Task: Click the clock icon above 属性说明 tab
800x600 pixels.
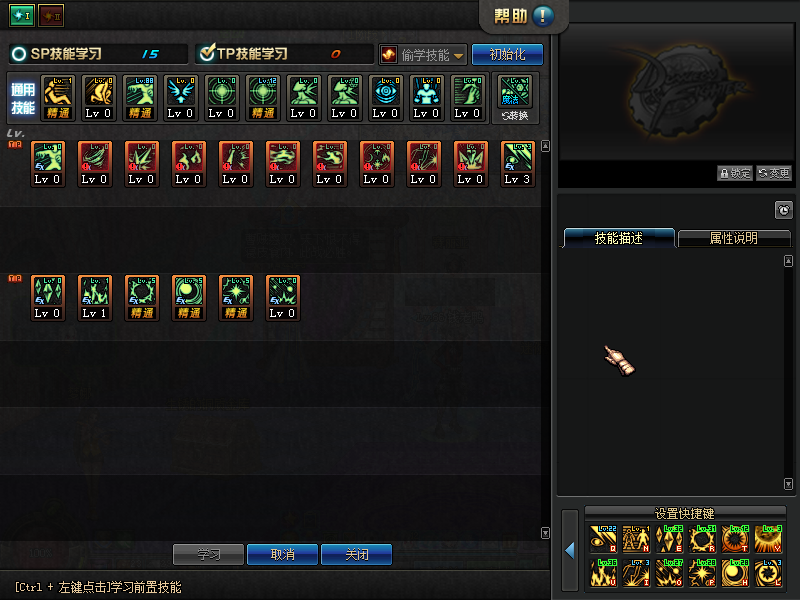Action: point(783,210)
